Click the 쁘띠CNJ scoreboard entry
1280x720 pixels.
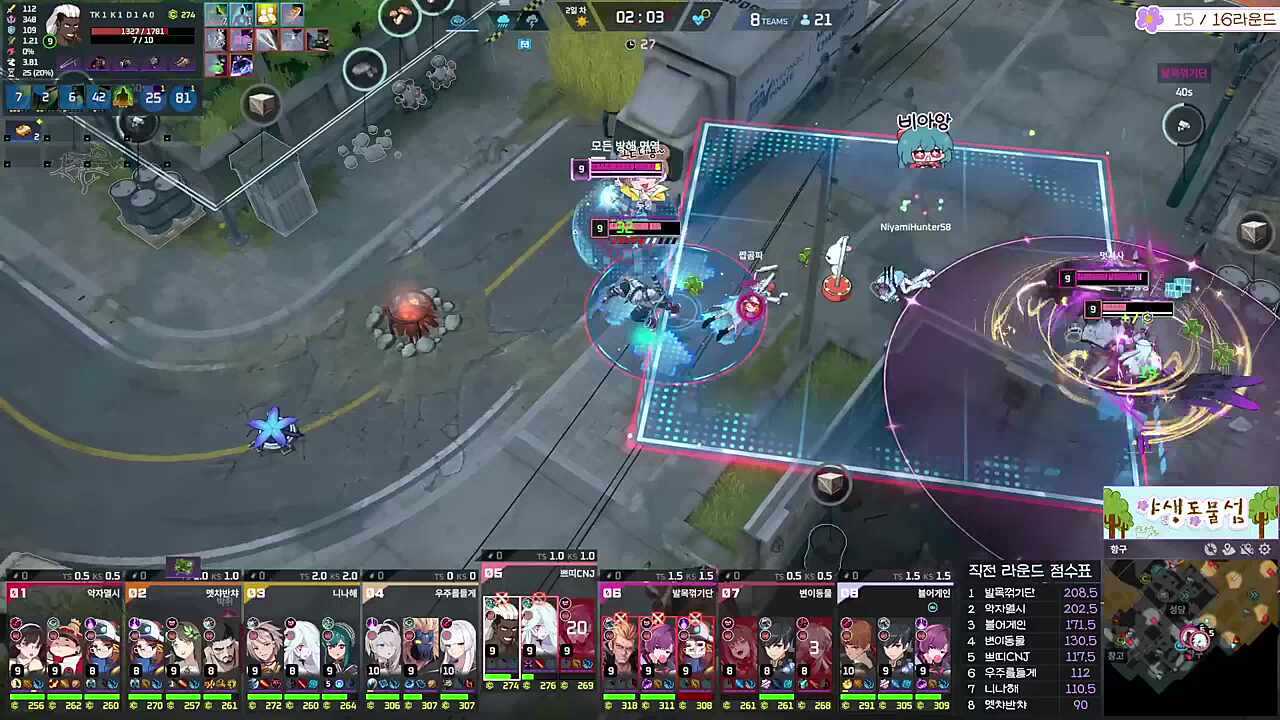point(1005,656)
